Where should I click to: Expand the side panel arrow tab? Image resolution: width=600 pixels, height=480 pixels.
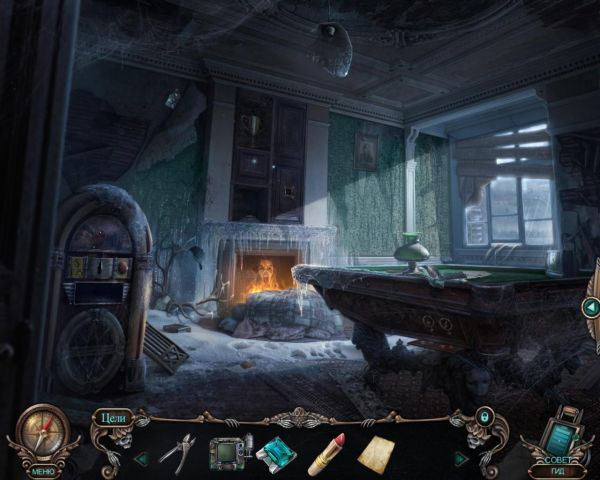591,307
